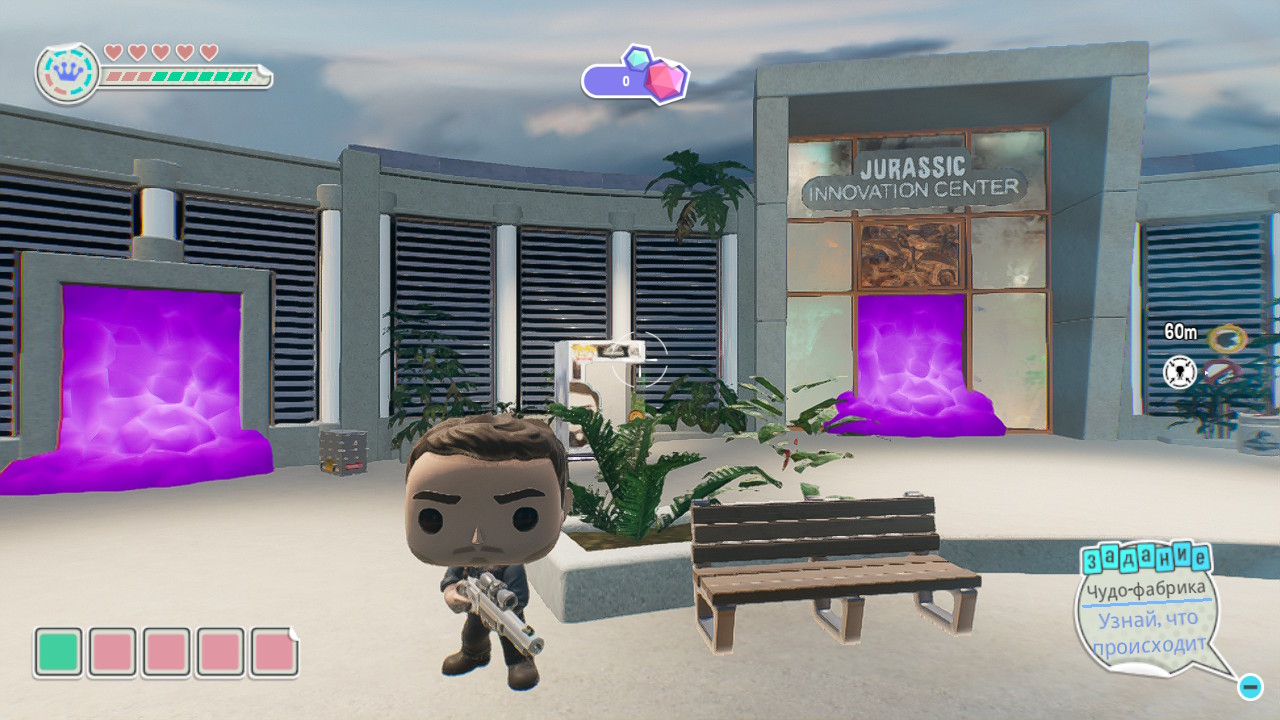Image resolution: width=1280 pixels, height=720 pixels.
Task: Collapse the quest tracker with the minus button
Action: (1249, 687)
